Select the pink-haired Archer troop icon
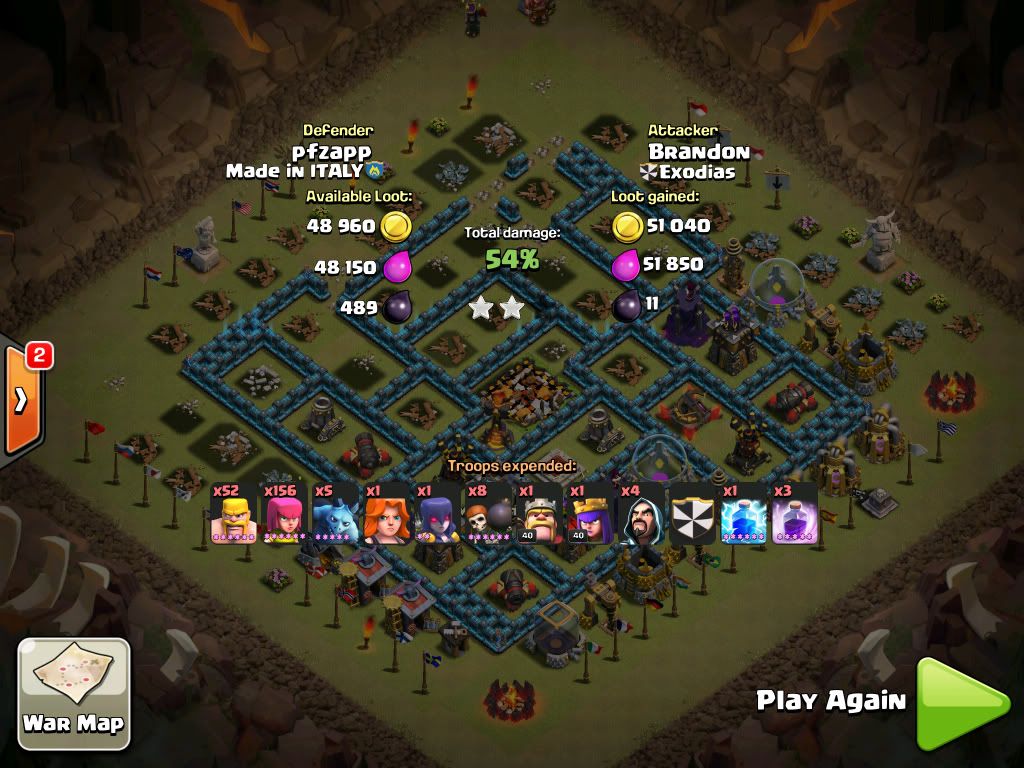Viewport: 1024px width, 768px height. coord(284,516)
